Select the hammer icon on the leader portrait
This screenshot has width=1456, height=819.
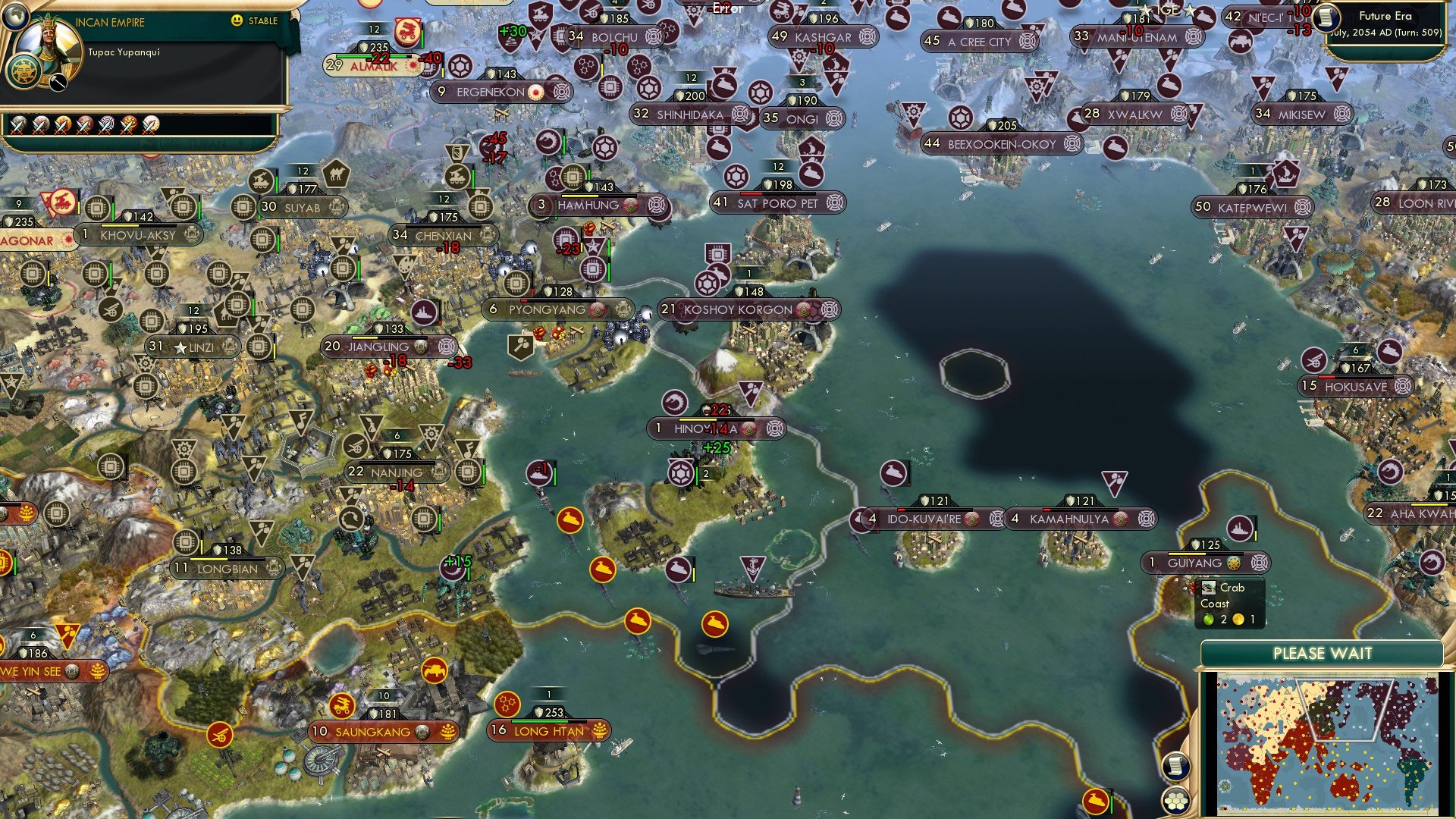(58, 81)
